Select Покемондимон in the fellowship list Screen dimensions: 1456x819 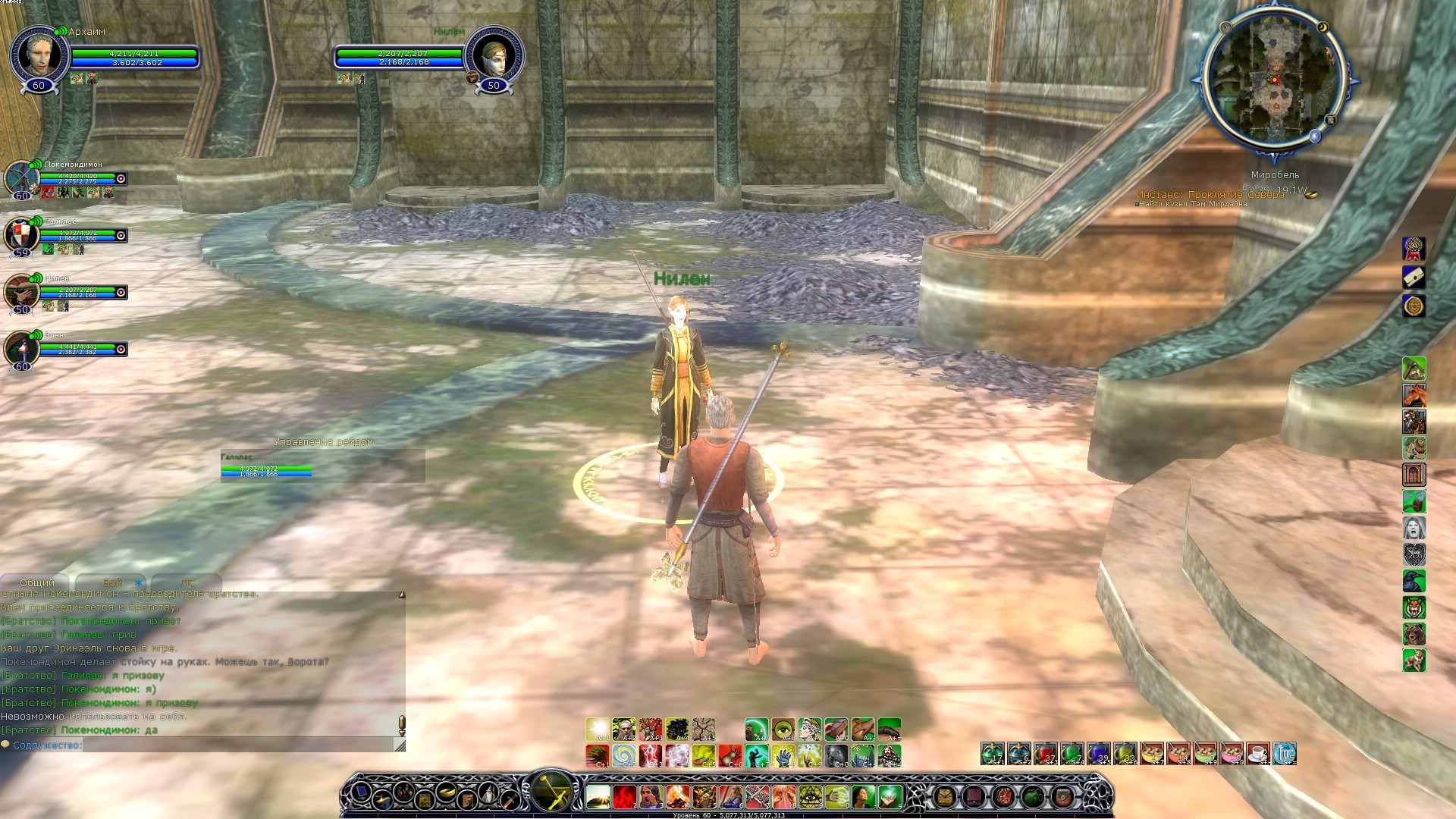pyautogui.click(x=21, y=178)
